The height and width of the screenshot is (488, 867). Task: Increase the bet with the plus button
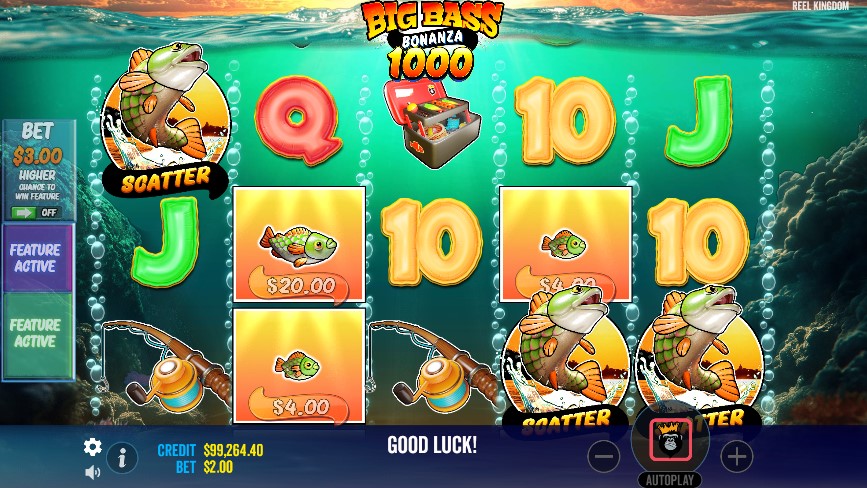(736, 457)
